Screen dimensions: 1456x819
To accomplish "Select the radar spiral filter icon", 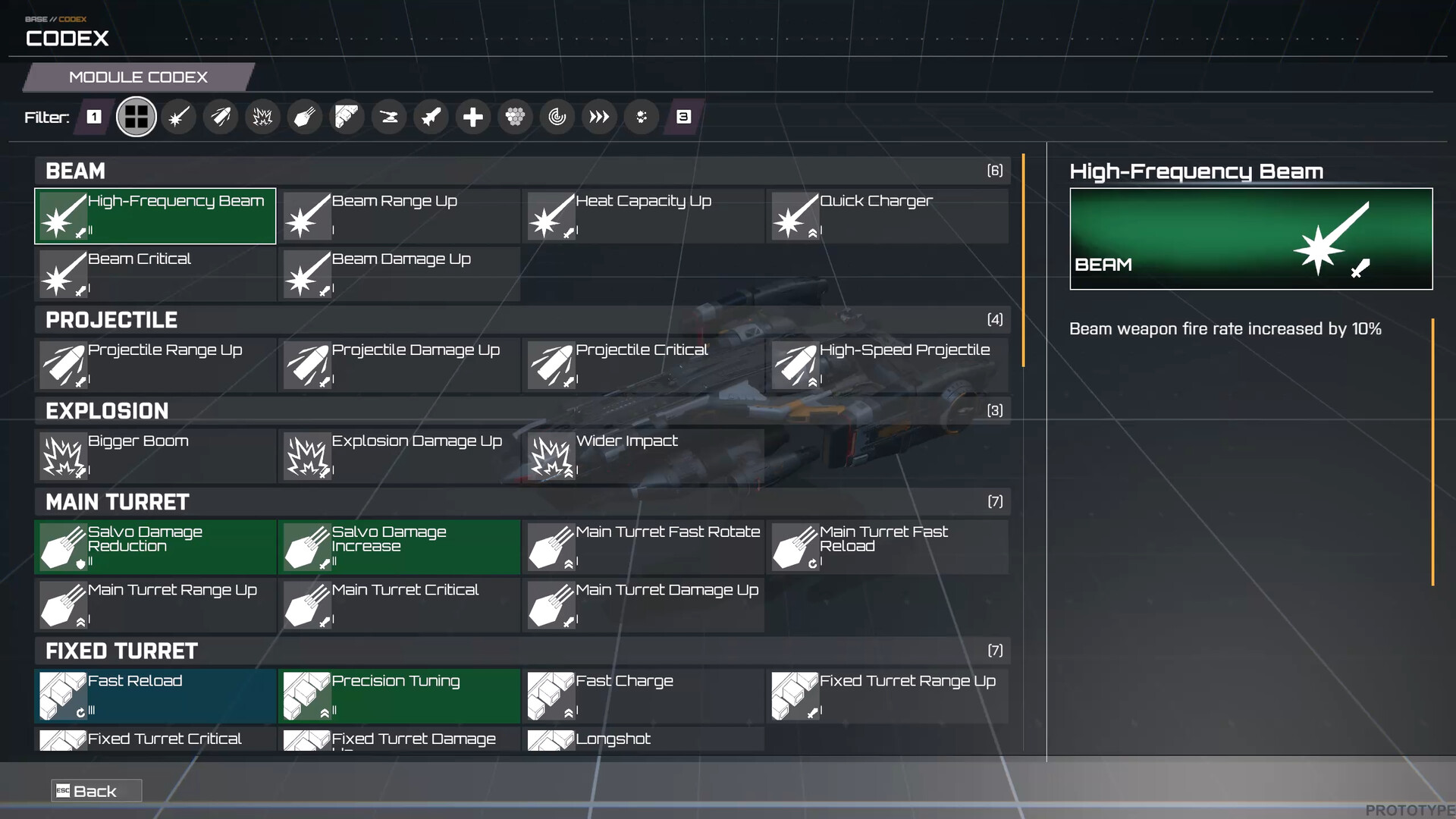I will point(557,117).
